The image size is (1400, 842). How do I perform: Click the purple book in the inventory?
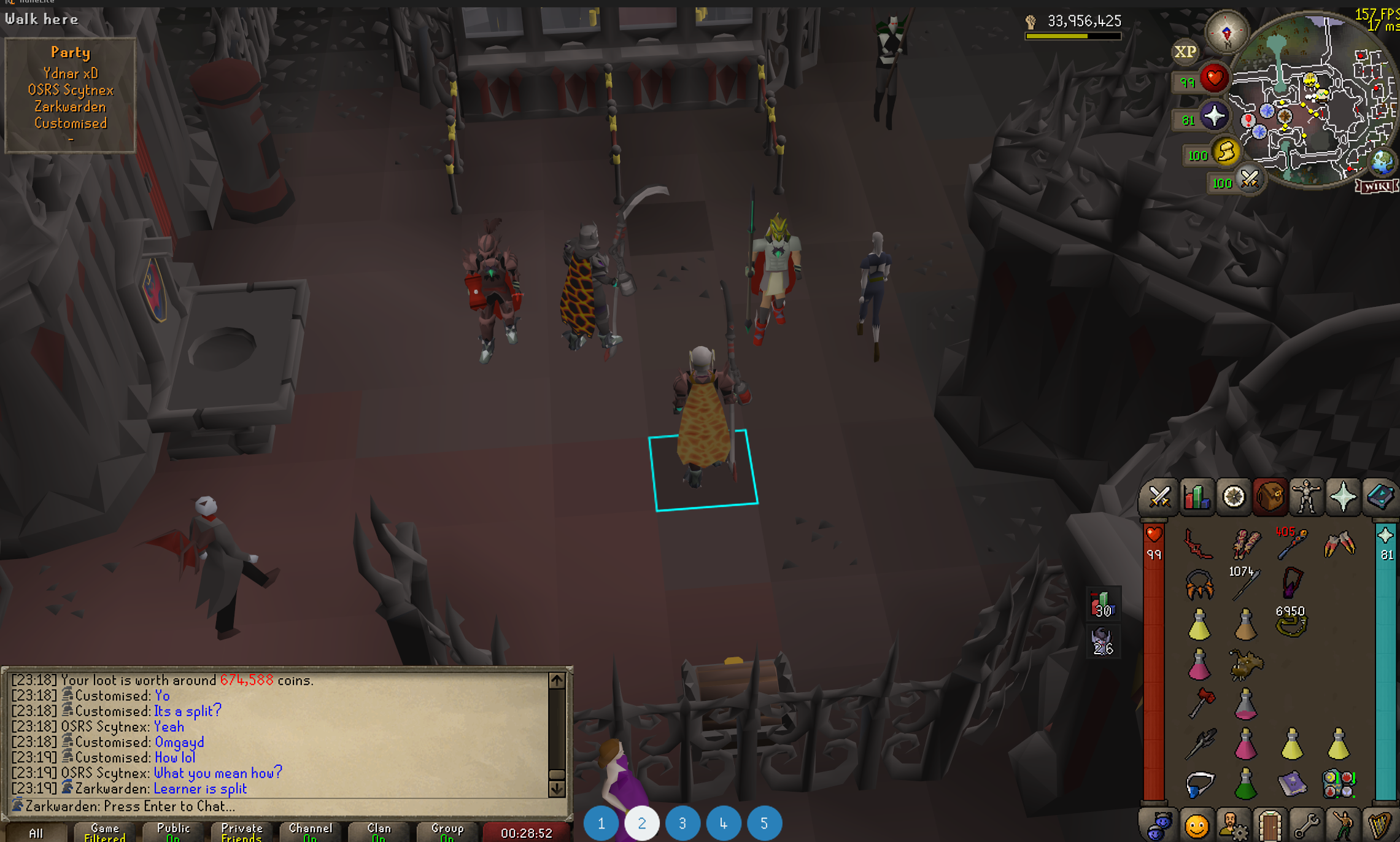(1292, 784)
